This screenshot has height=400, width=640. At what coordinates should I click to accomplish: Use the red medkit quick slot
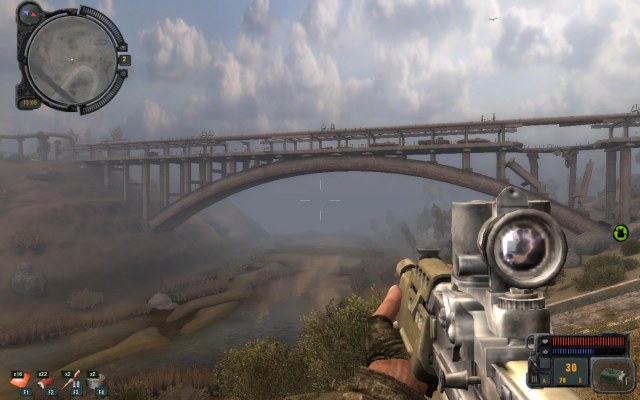pyautogui.click(x=18, y=382)
